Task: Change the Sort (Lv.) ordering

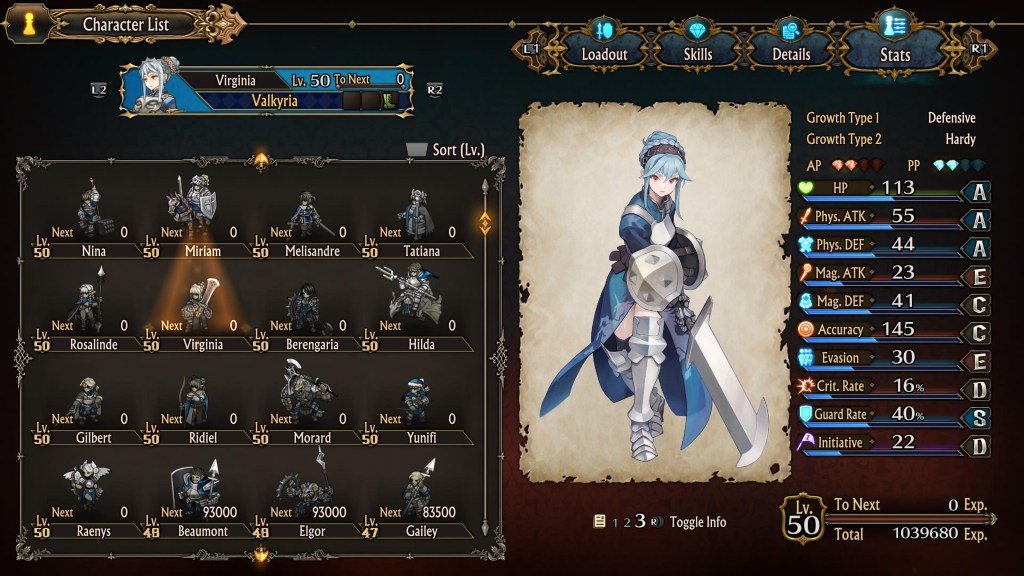Action: coord(446,150)
